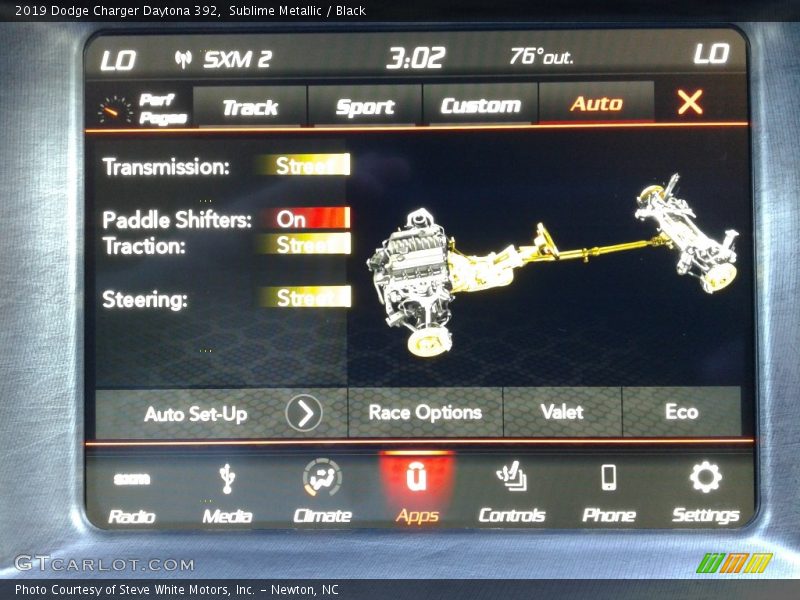
Task: Activate the Auto mode tab
Action: click(x=596, y=104)
